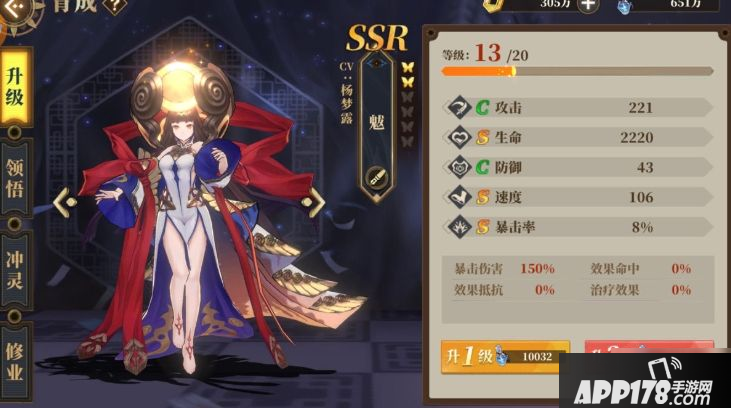Switch to the previous character with left arrow

click(x=65, y=202)
